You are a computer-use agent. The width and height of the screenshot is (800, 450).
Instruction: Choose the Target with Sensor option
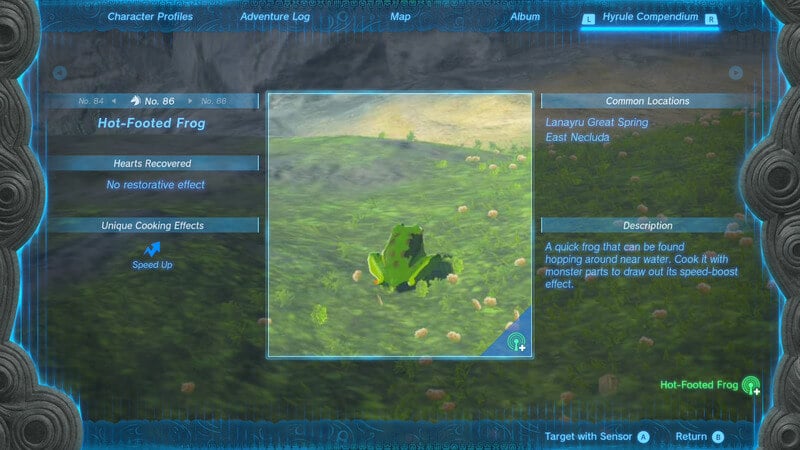pos(597,436)
